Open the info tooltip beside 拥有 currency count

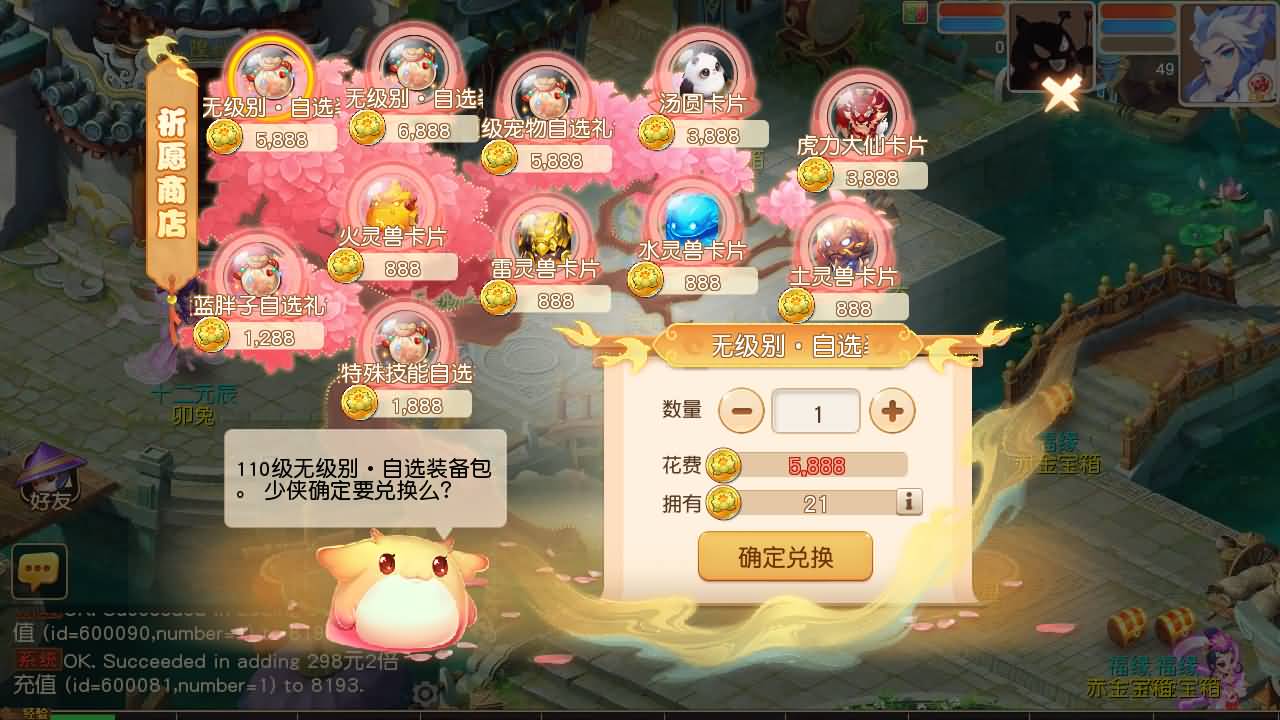(x=908, y=503)
